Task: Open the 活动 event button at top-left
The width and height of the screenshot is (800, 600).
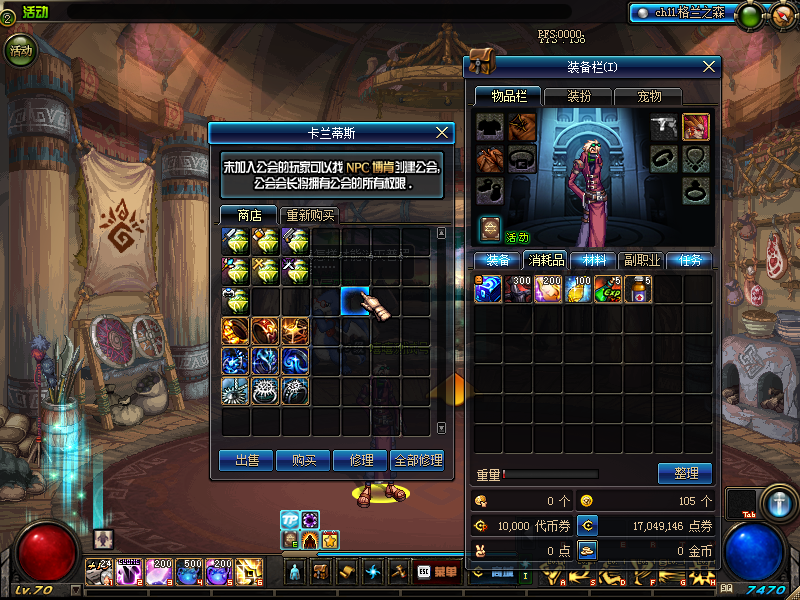Action: pos(20,49)
